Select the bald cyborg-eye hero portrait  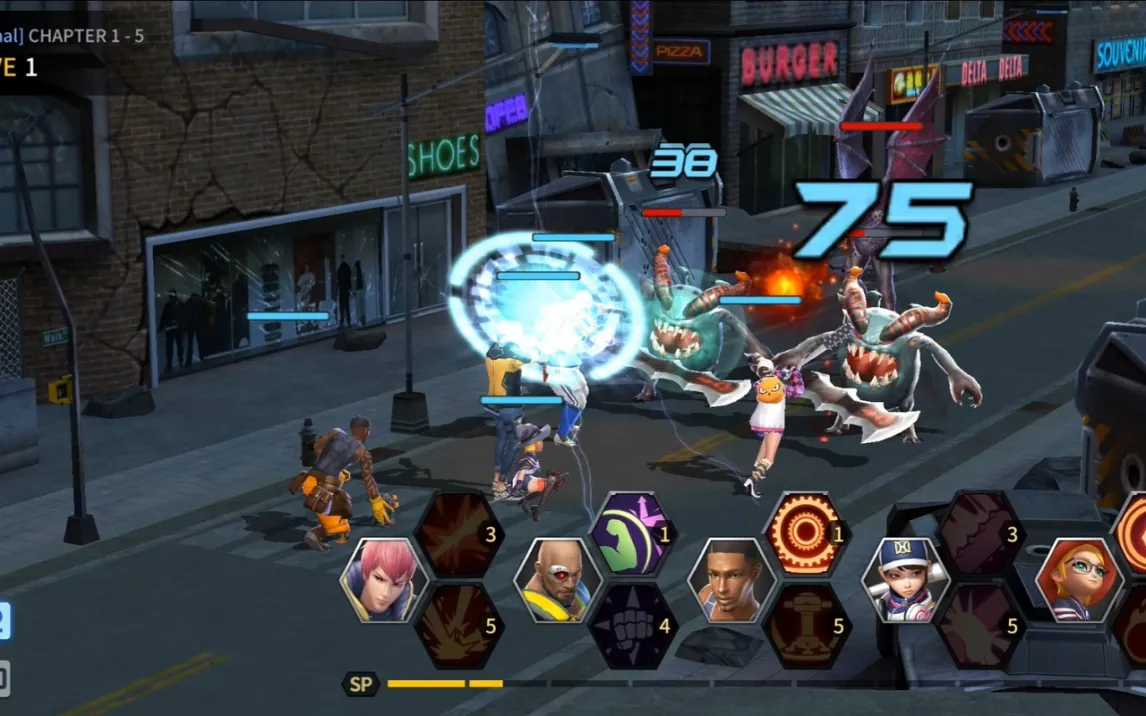pos(558,581)
